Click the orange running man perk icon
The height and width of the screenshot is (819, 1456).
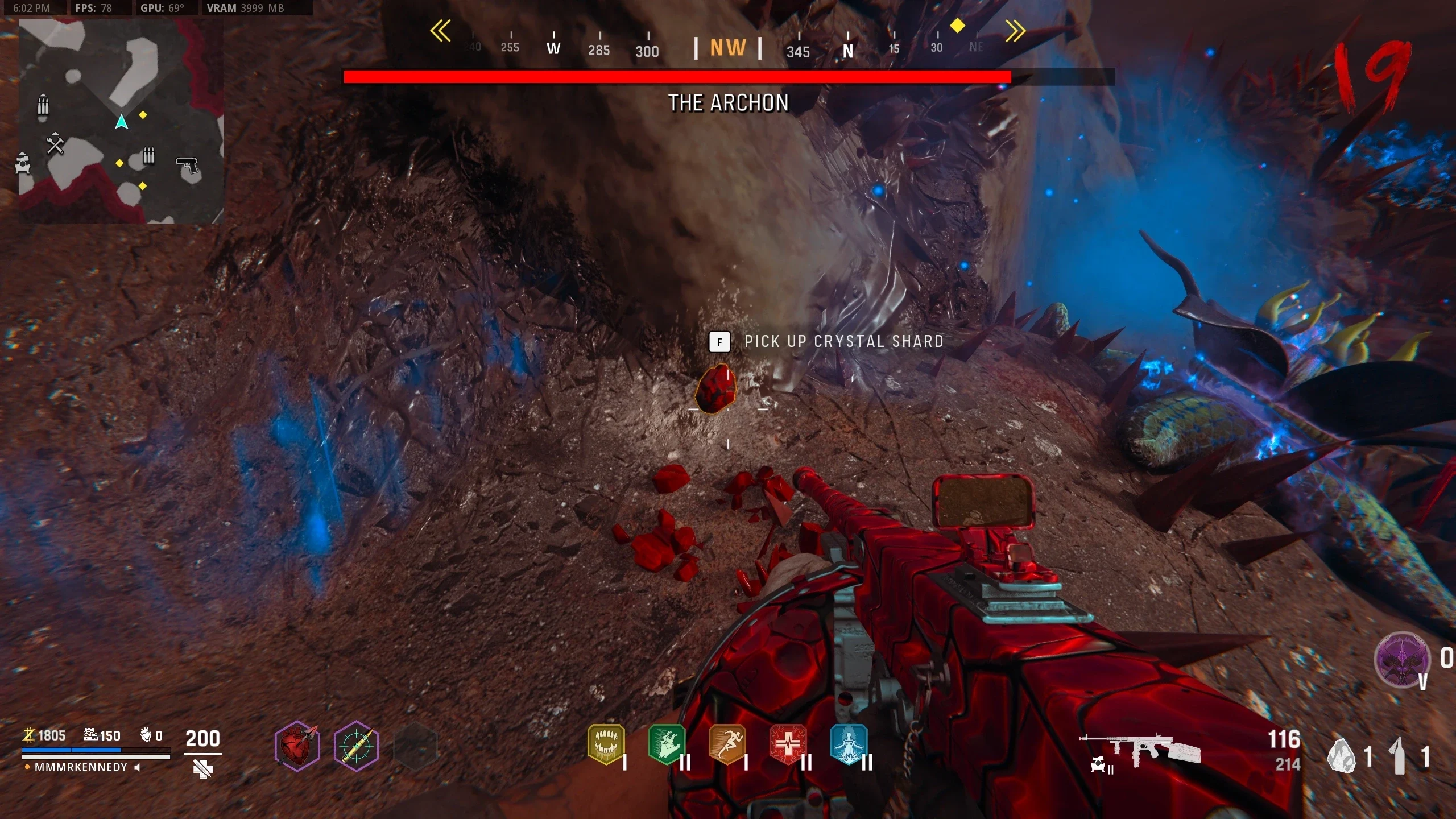[x=727, y=743]
